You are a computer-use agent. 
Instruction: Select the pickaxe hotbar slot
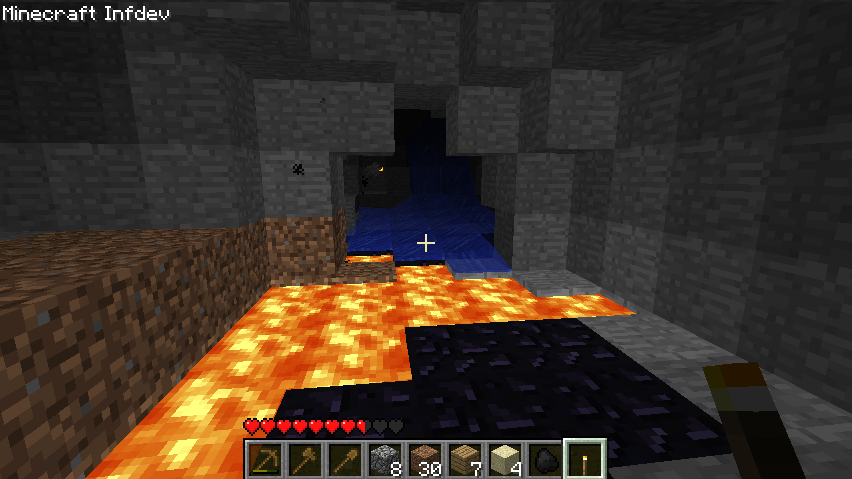(264, 459)
